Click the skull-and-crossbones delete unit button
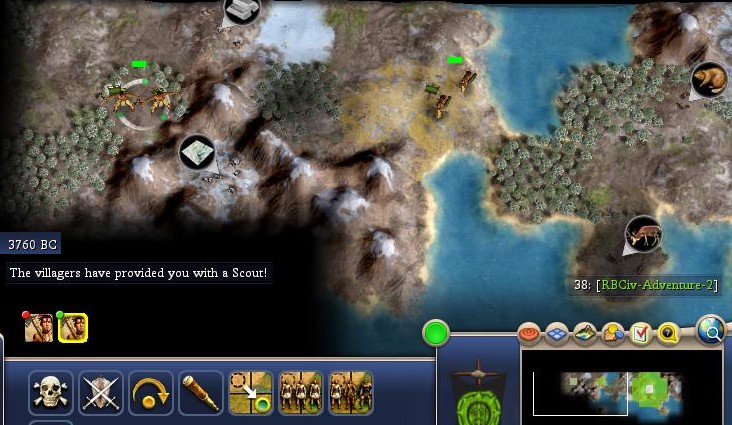 [x=49, y=393]
